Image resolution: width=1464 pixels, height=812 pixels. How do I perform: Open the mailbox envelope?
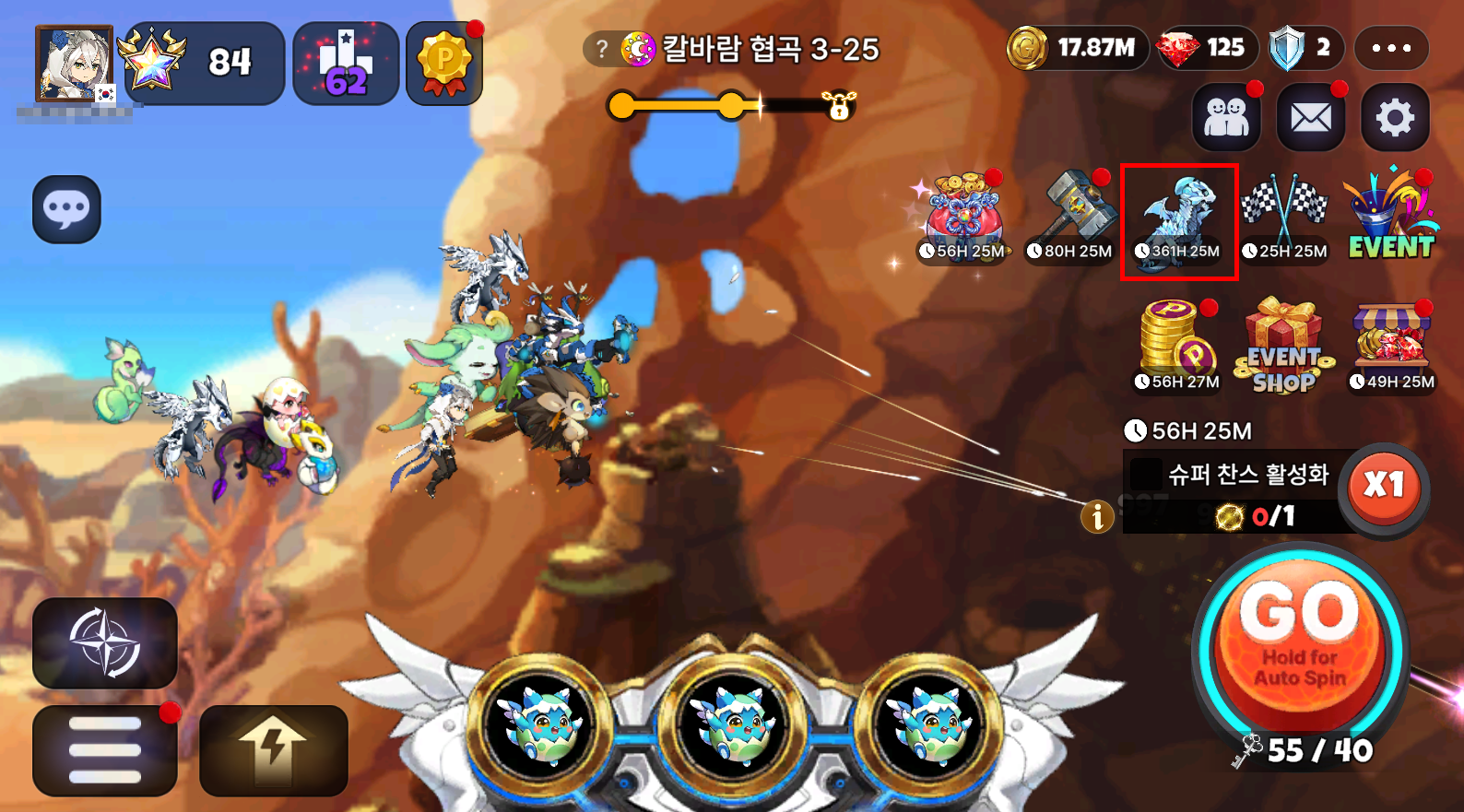(x=1310, y=117)
